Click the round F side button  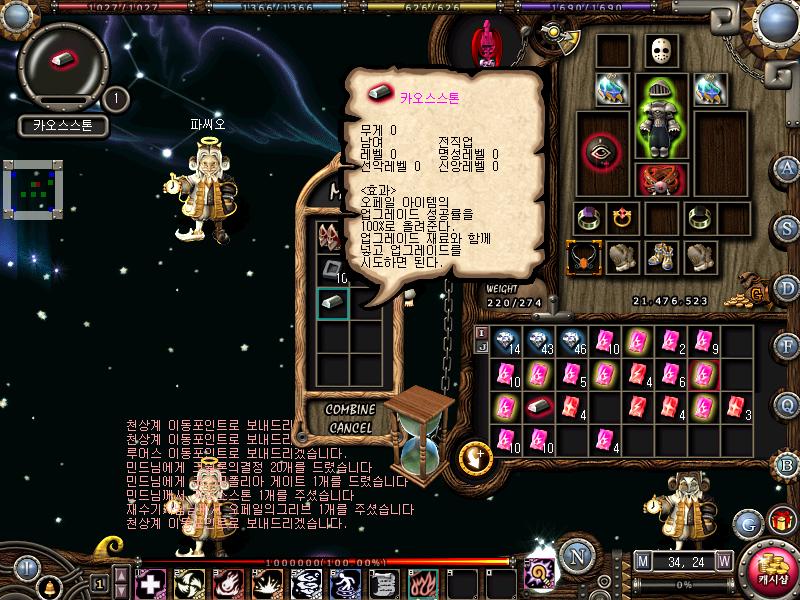(787, 345)
